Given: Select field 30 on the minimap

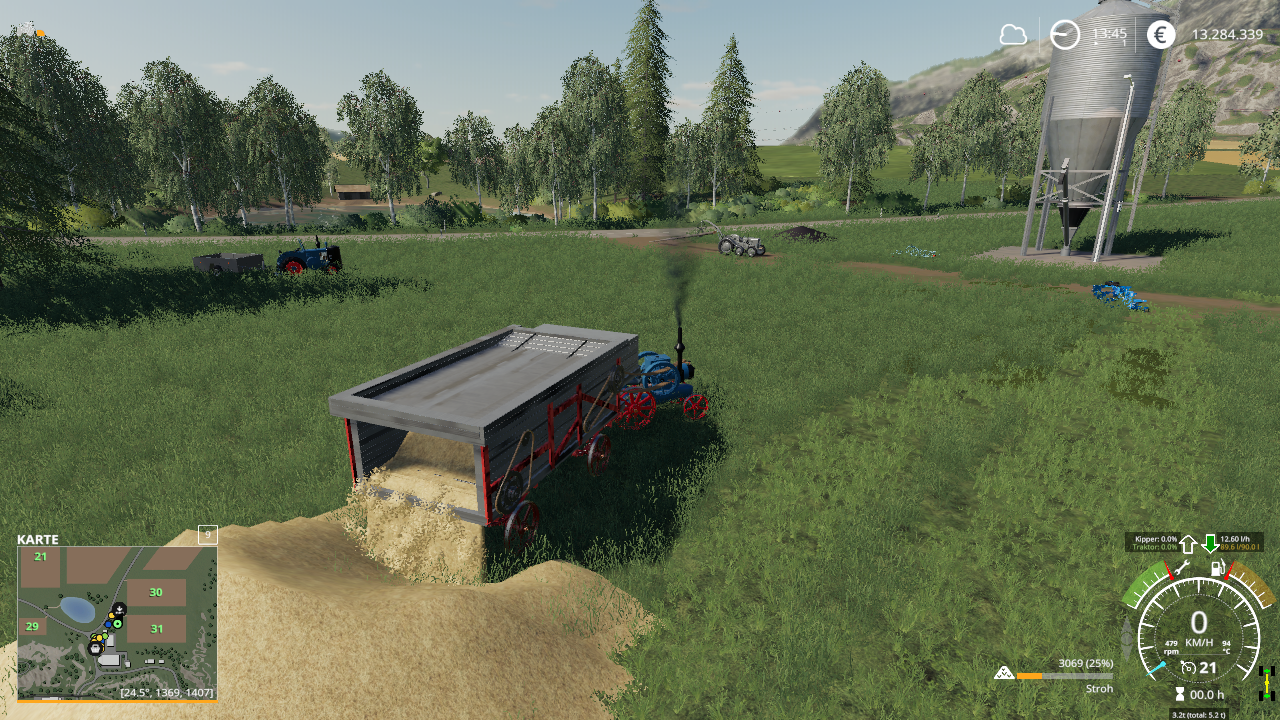Looking at the screenshot, I should [x=156, y=592].
